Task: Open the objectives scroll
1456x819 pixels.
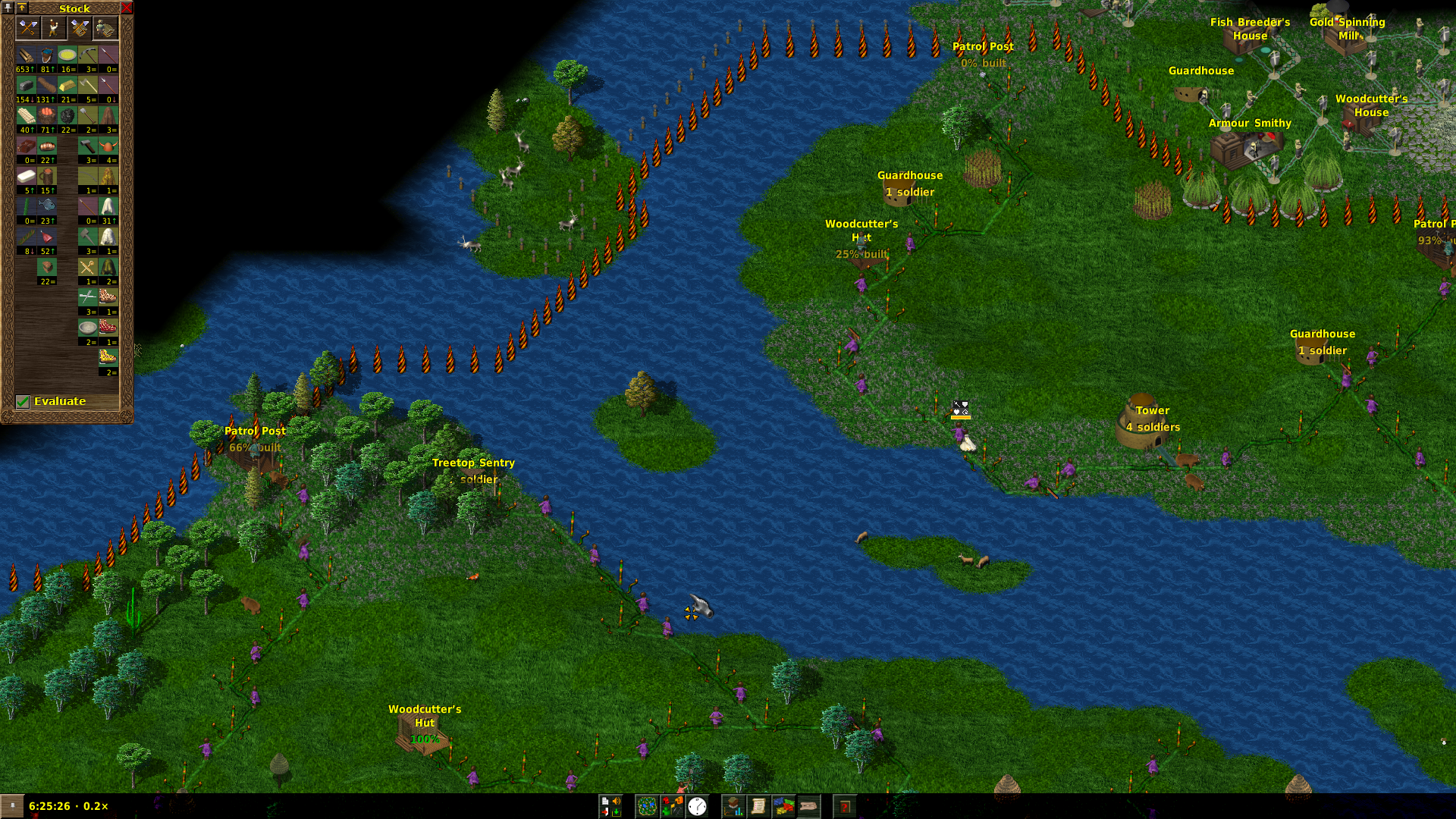Action: [x=758, y=806]
